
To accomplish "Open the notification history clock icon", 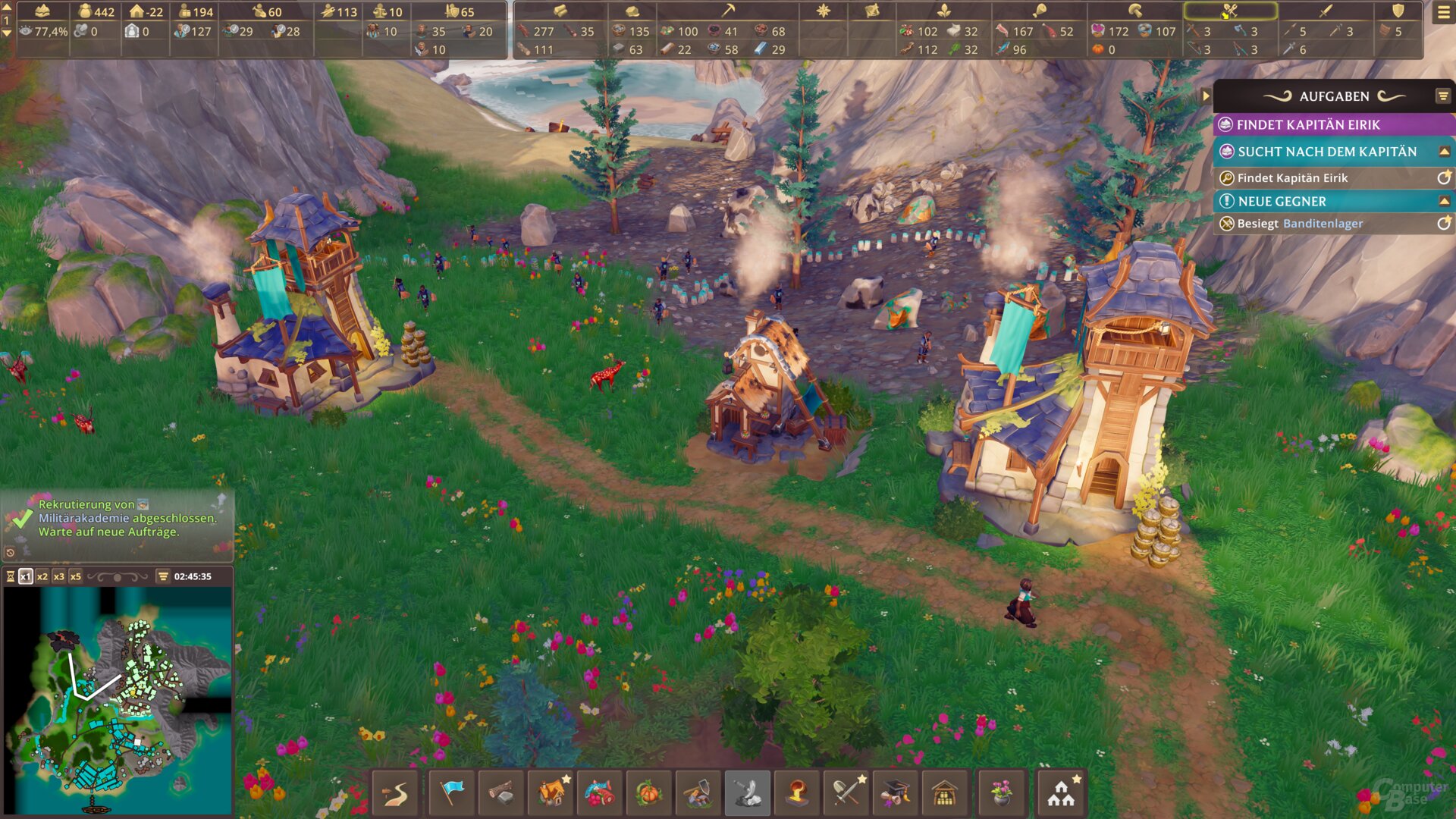I will coord(10,553).
